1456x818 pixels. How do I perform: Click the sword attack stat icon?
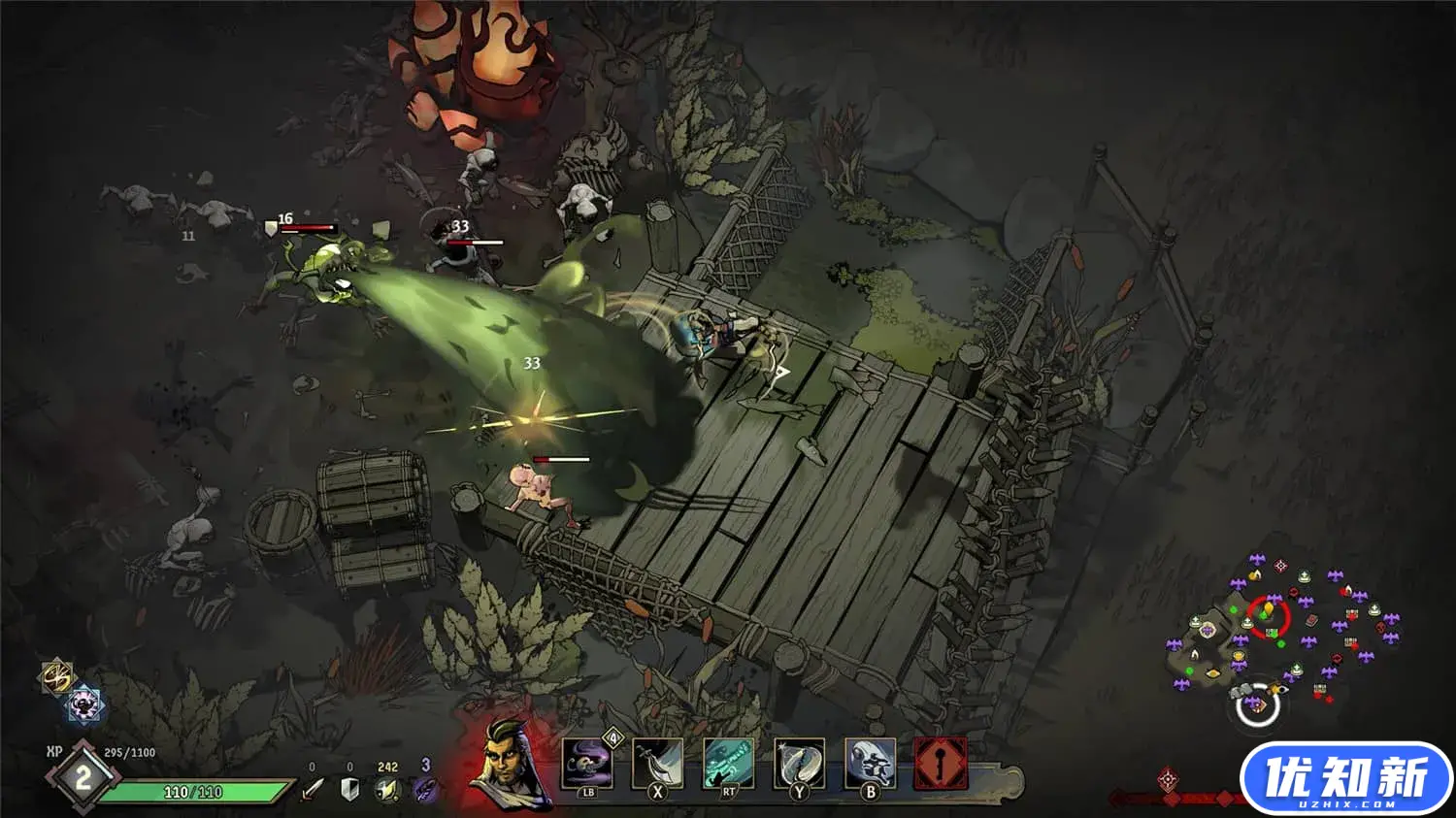[312, 790]
